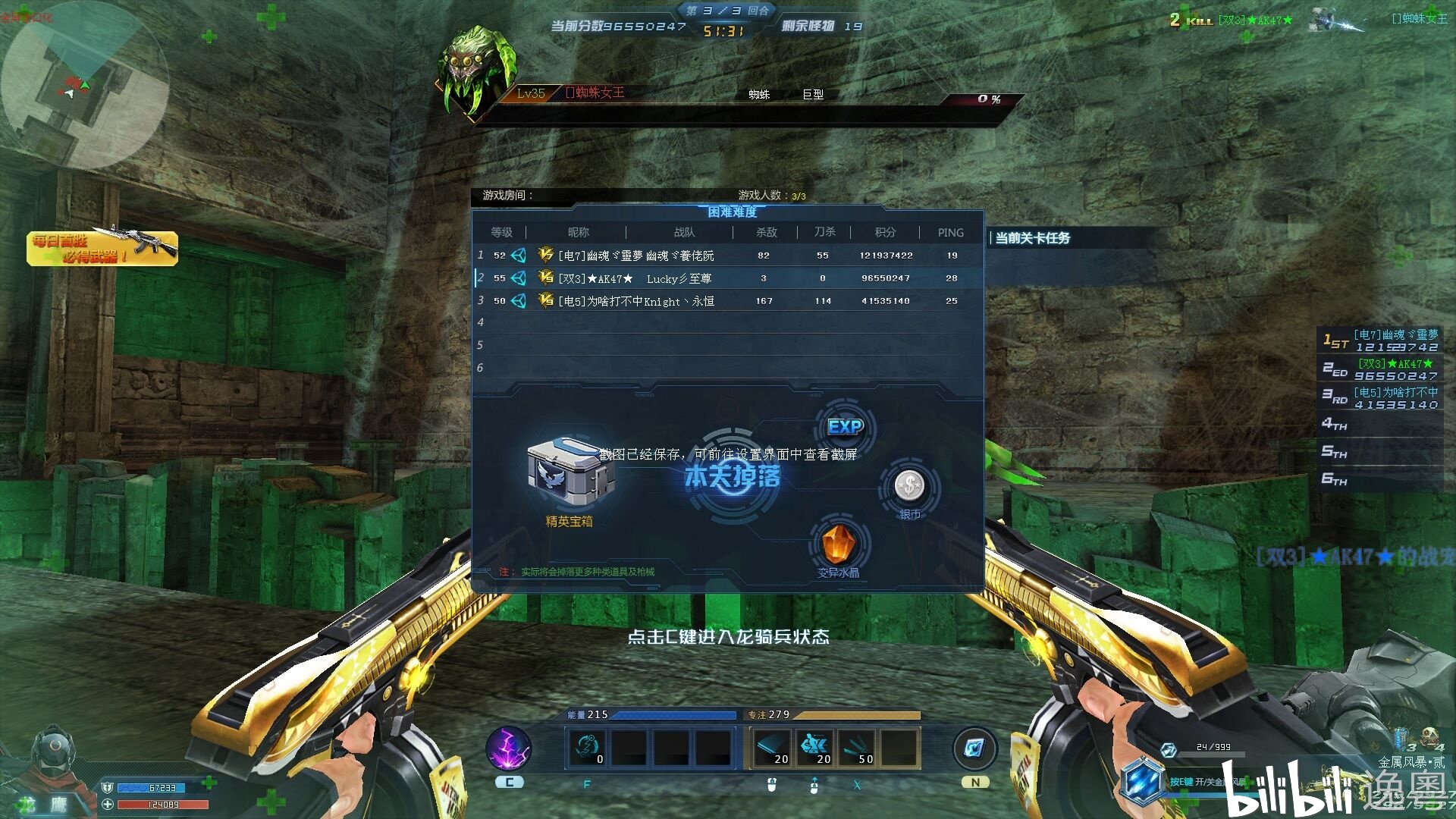Click the energy skill slot showing 0
Screen dimensions: 1456x819
[588, 748]
